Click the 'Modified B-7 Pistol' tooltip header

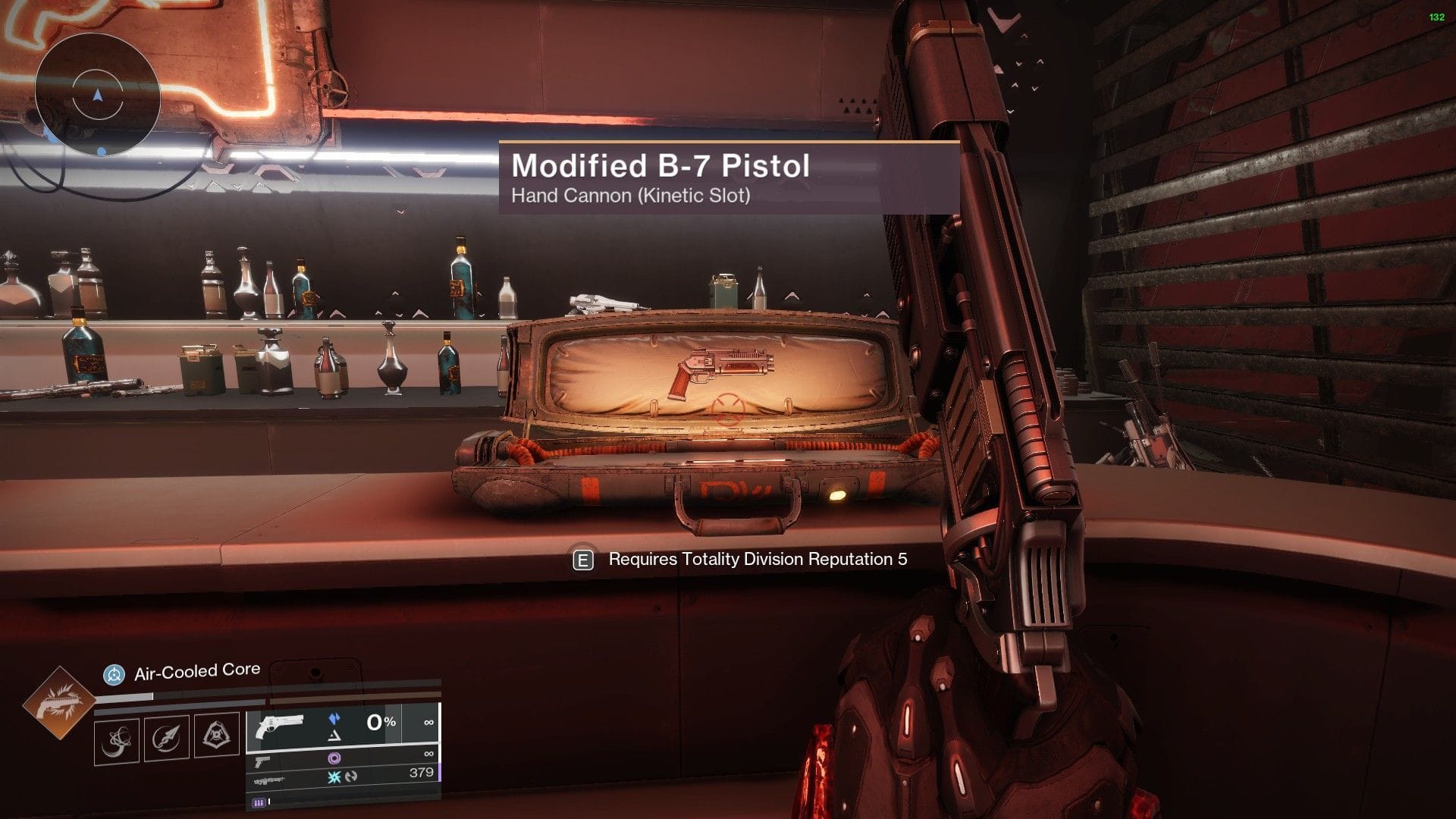pyautogui.click(x=661, y=165)
